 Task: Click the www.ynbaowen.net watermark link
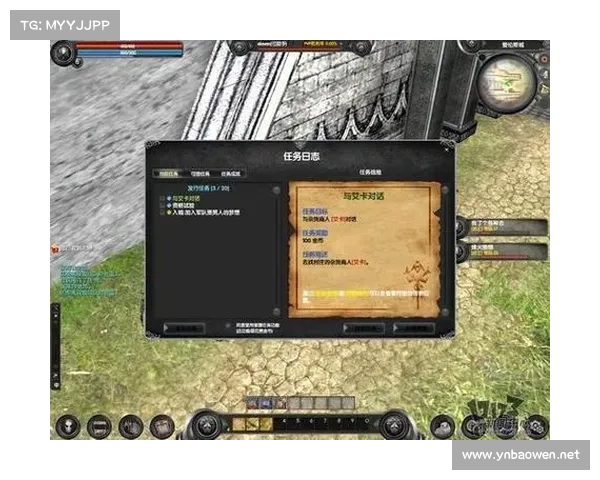[x=520, y=455]
